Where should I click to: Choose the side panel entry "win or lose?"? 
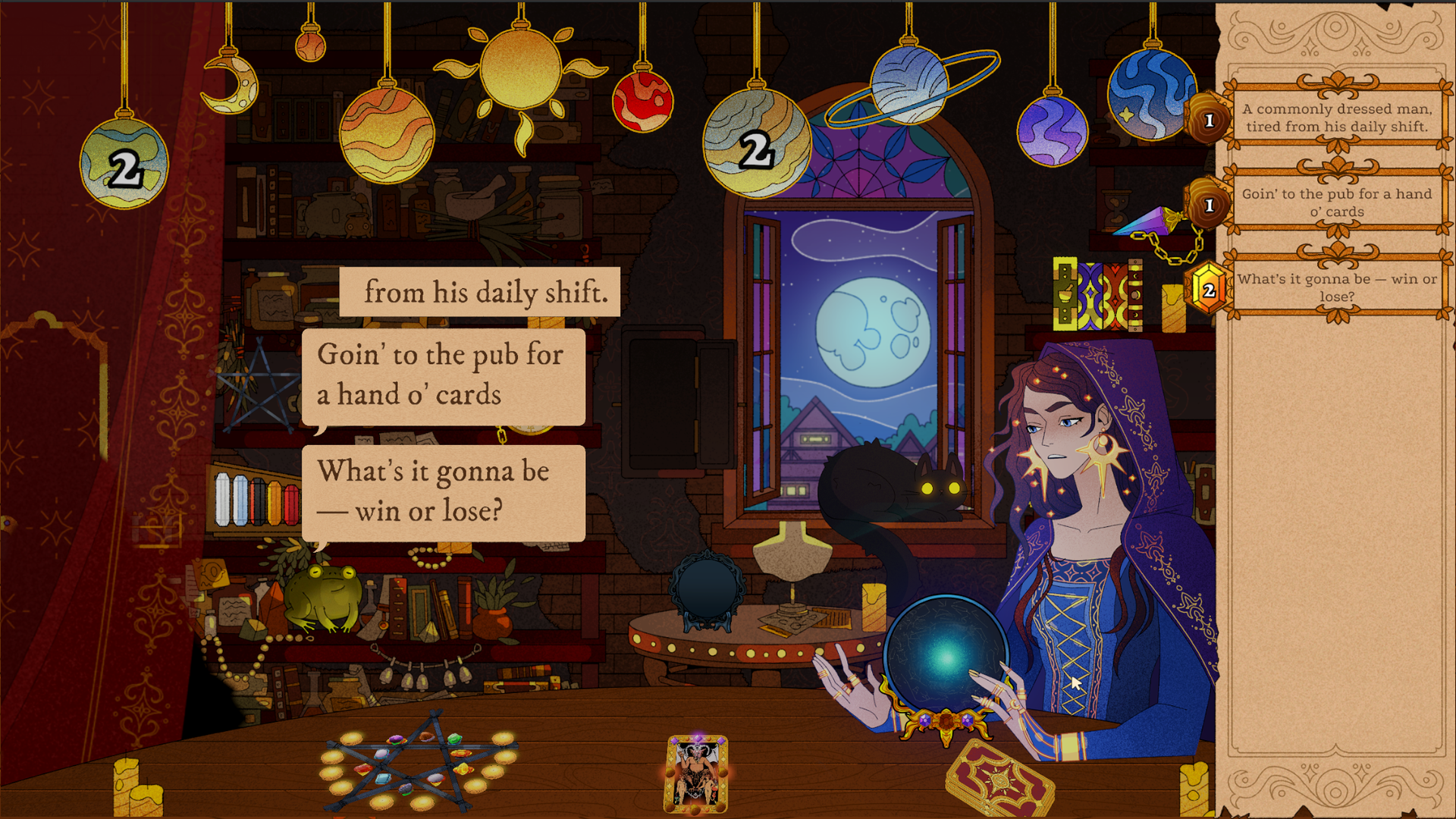(1336, 287)
